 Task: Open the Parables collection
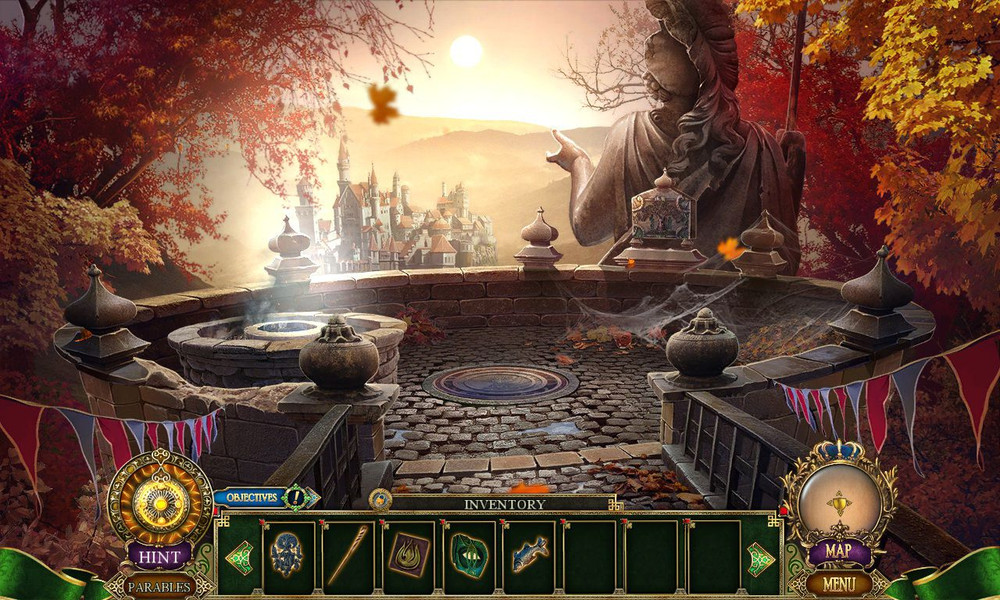(159, 585)
